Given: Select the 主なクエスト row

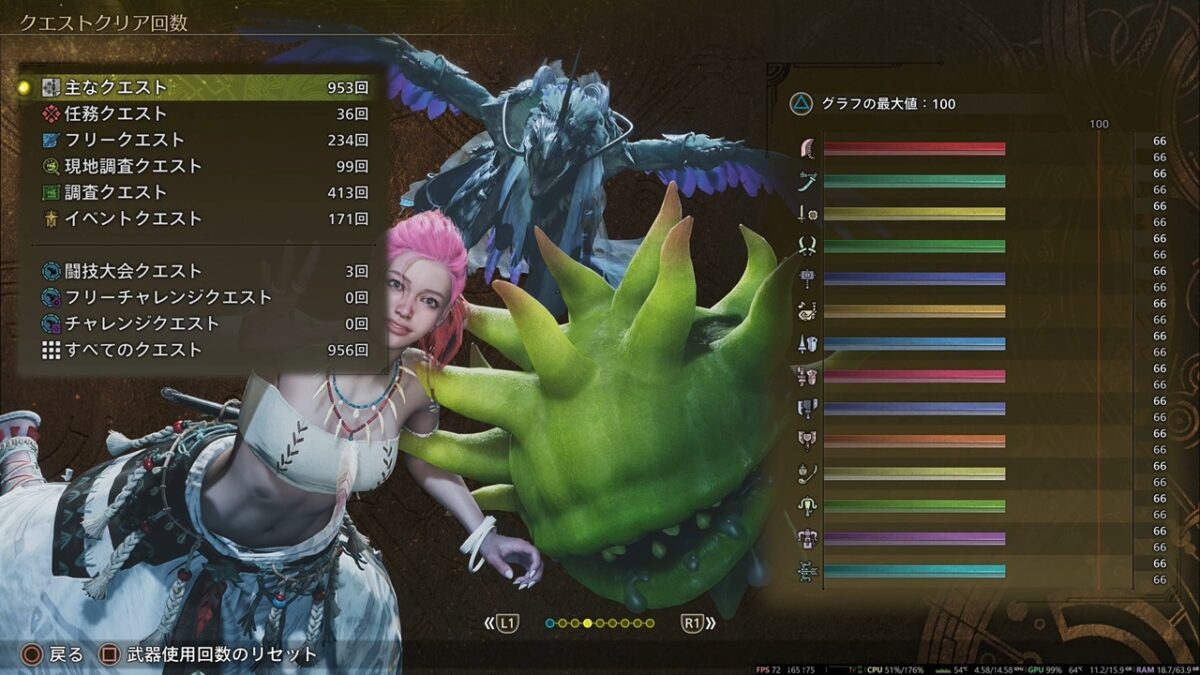Looking at the screenshot, I should [x=200, y=88].
